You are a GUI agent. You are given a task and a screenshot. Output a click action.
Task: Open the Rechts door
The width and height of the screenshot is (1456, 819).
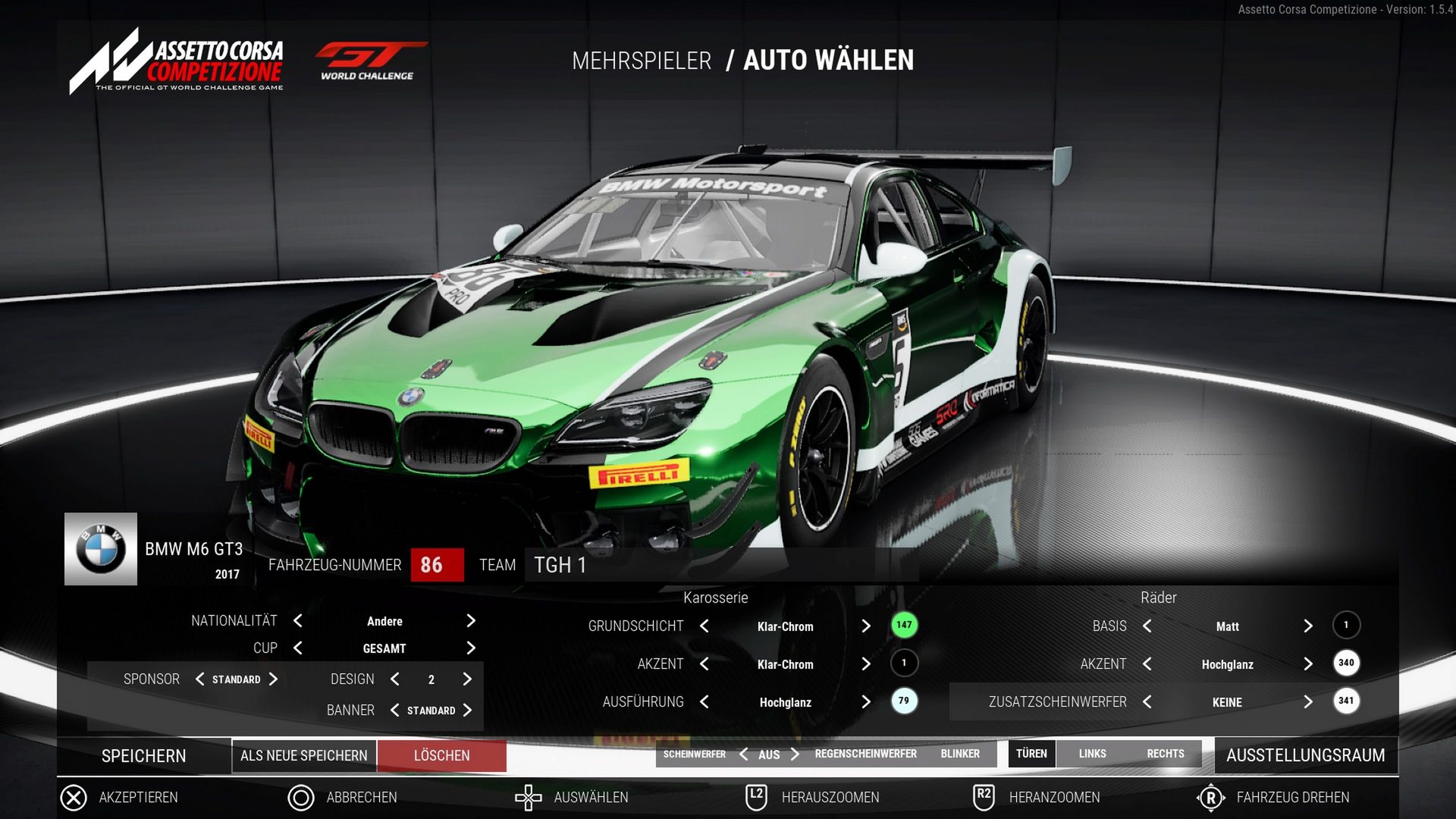pyautogui.click(x=1165, y=754)
